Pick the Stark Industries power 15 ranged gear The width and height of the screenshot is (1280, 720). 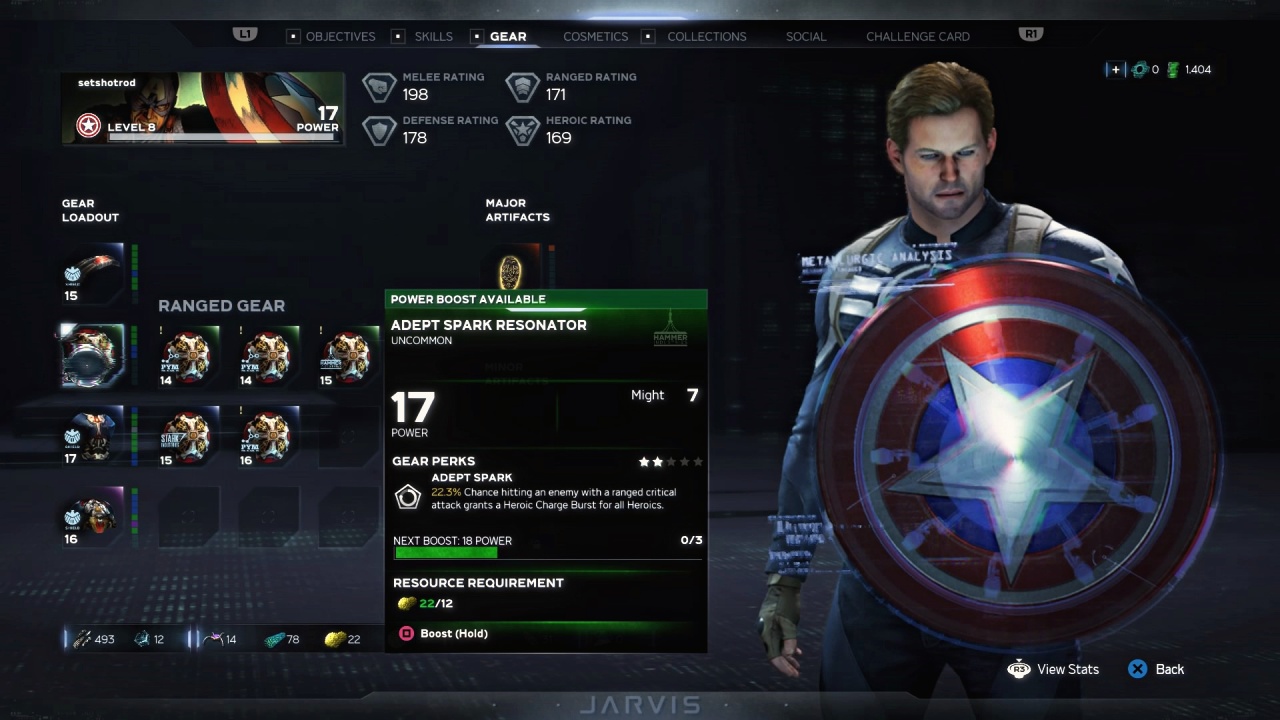(188, 437)
